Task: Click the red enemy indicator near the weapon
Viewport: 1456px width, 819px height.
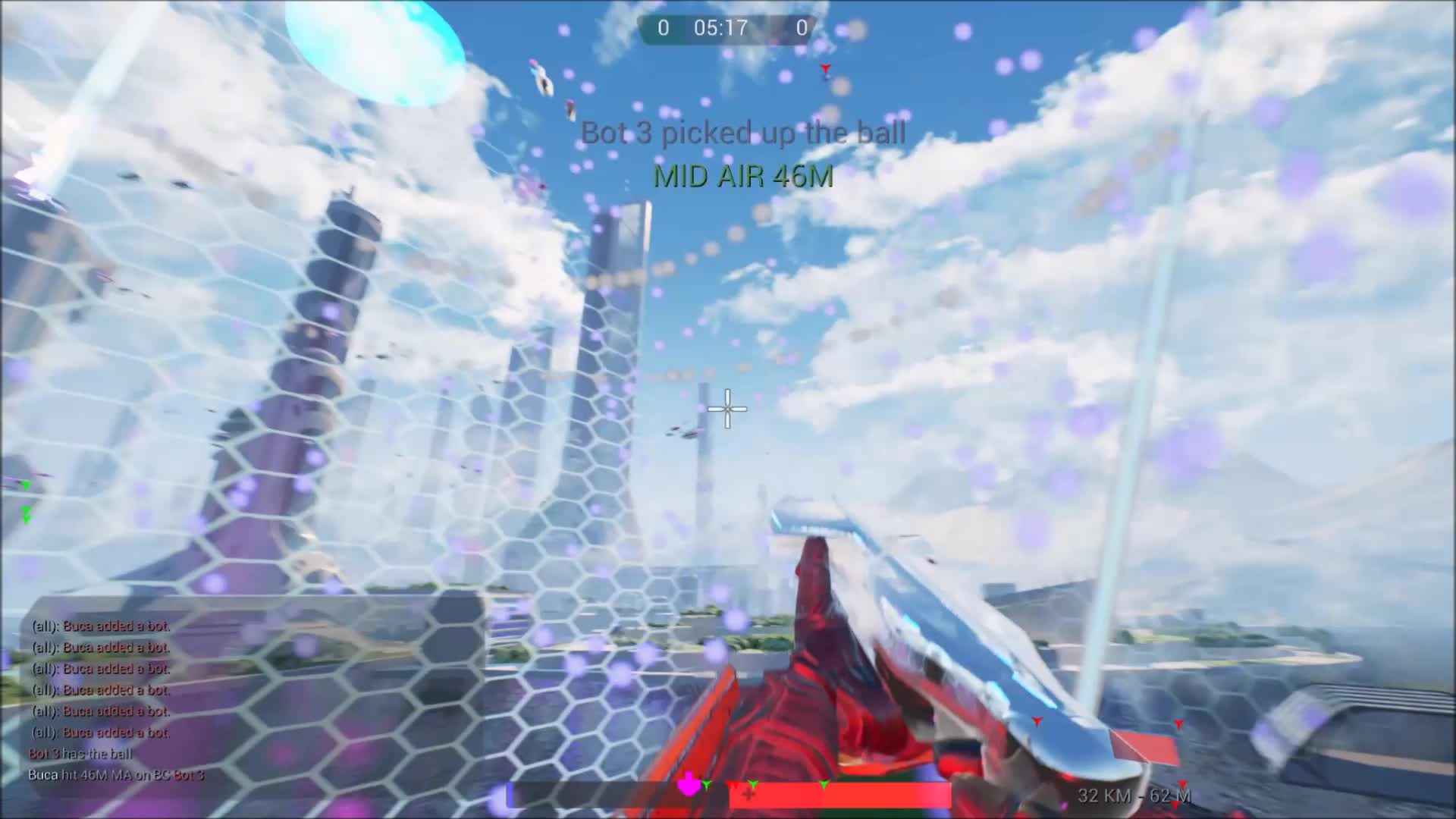Action: (1037, 722)
